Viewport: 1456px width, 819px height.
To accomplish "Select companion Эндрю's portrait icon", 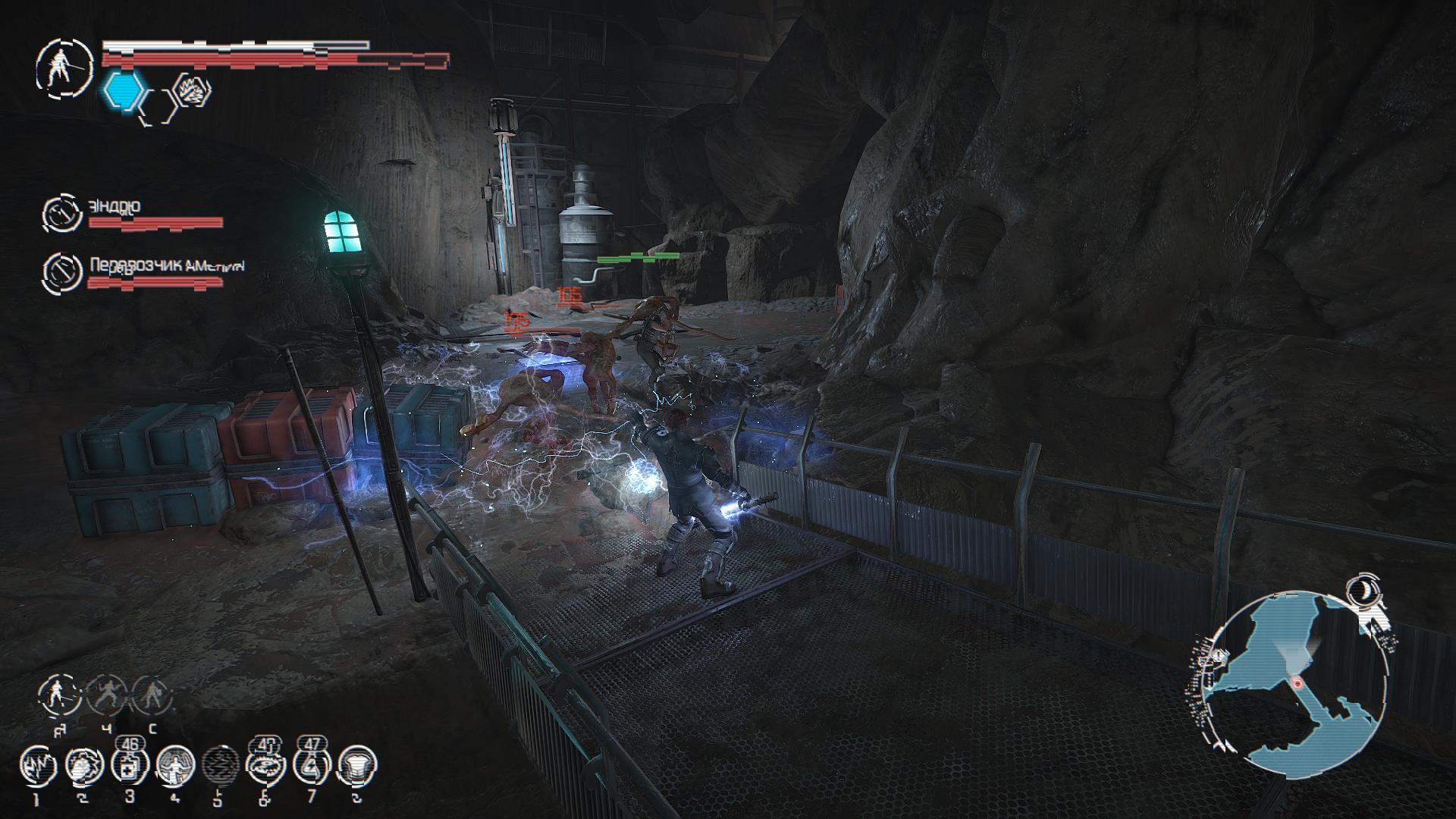I will [x=61, y=215].
